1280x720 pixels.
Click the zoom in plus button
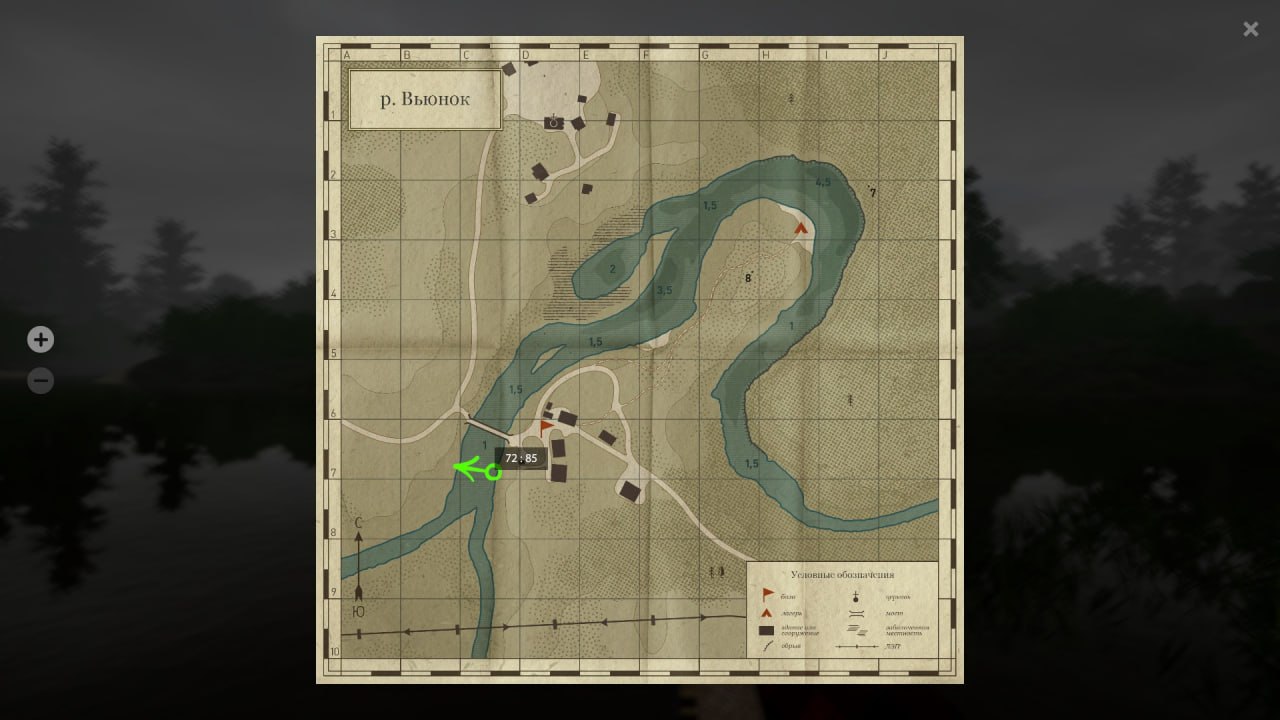coord(40,339)
